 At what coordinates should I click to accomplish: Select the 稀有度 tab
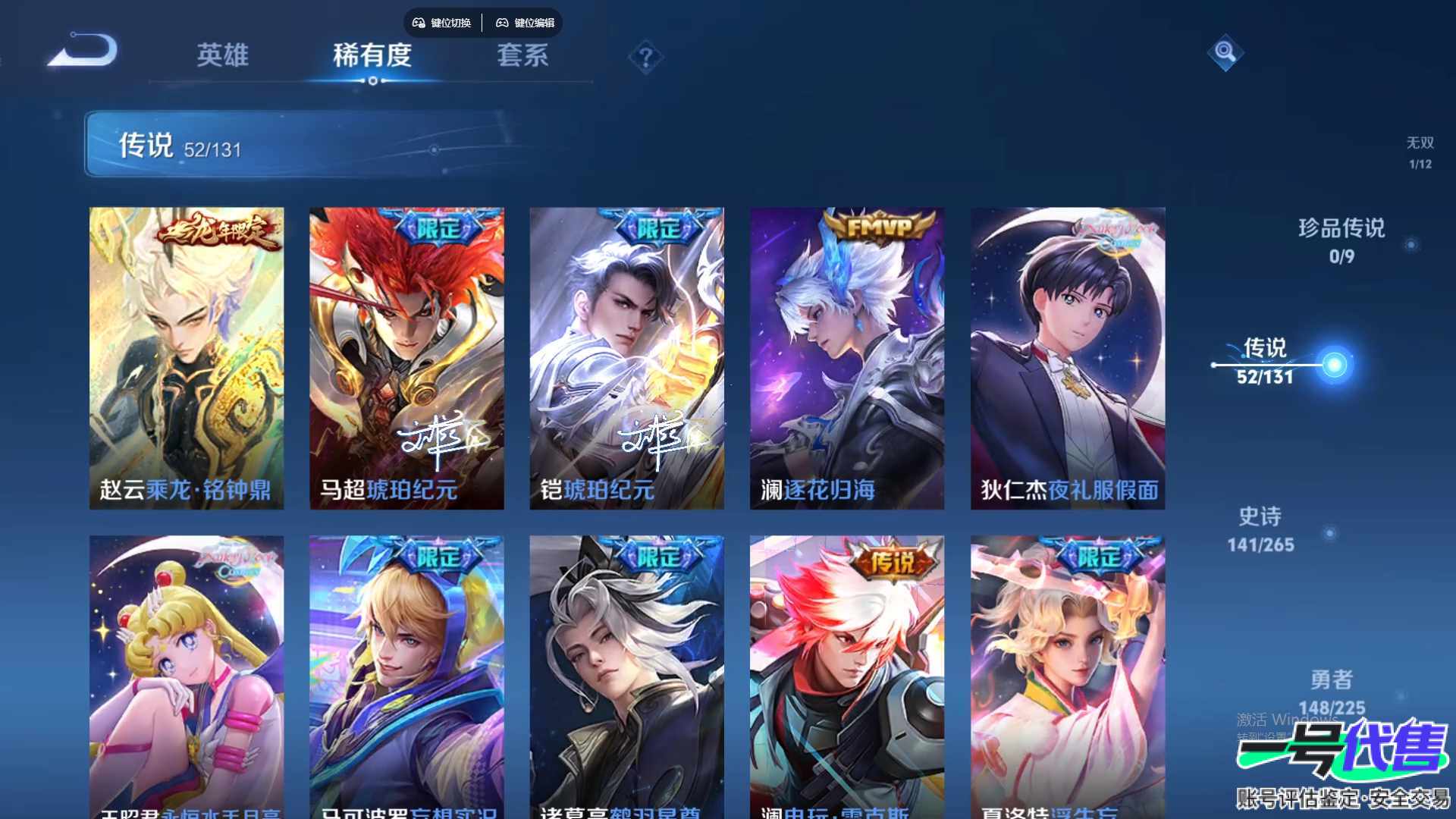372,55
